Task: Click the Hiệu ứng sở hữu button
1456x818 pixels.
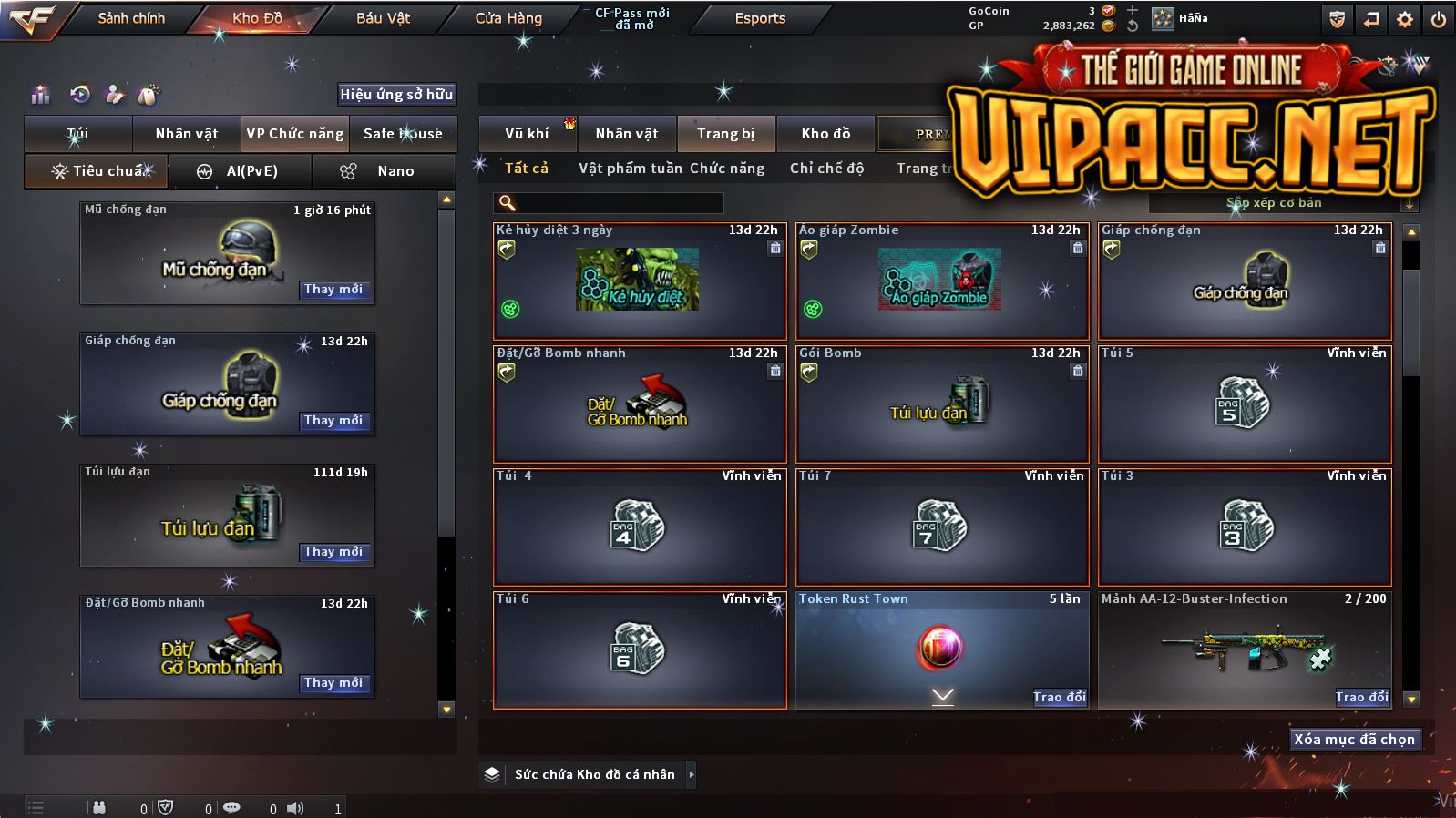Action: click(396, 94)
